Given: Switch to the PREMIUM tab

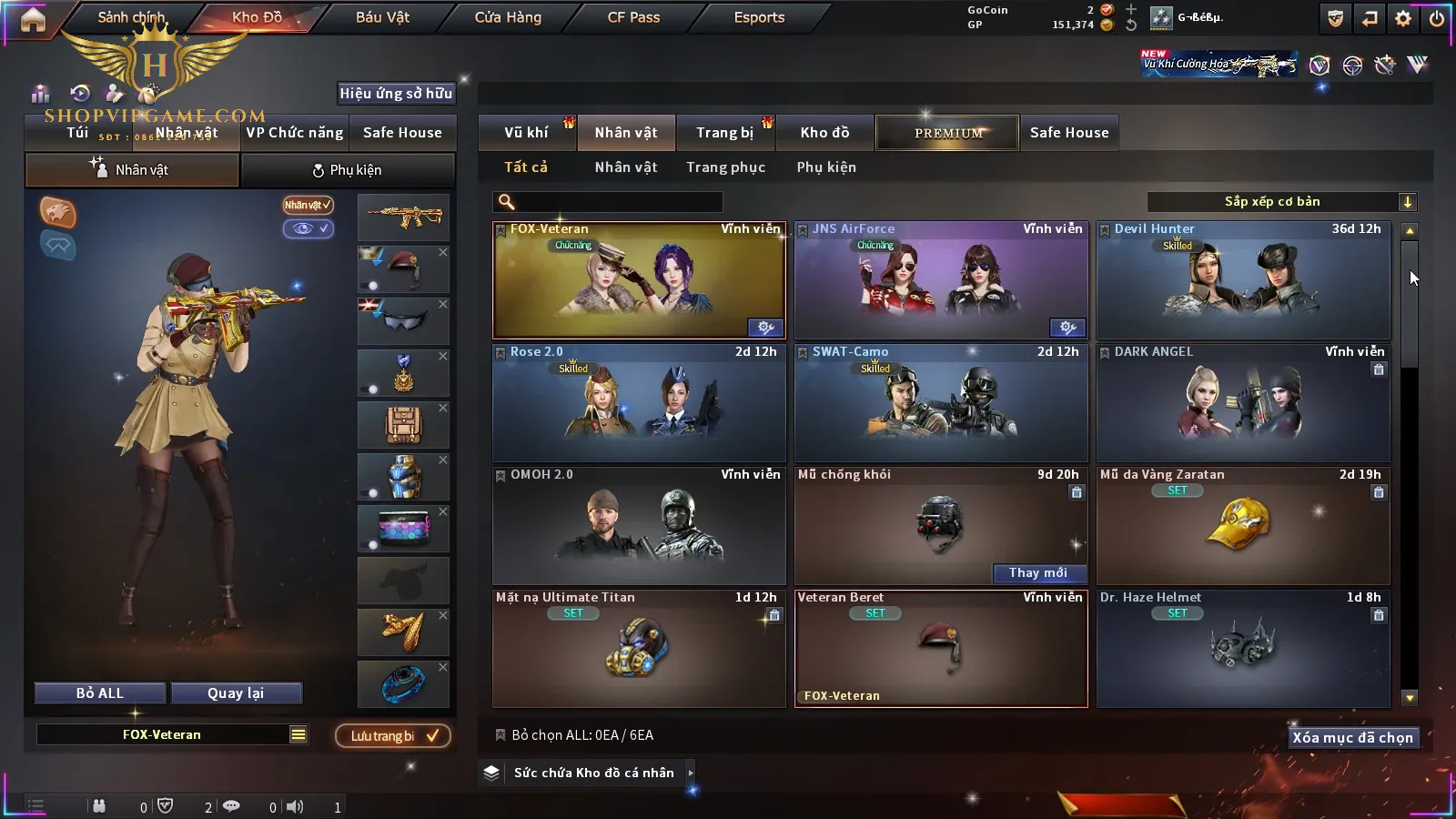Looking at the screenshot, I should [947, 133].
